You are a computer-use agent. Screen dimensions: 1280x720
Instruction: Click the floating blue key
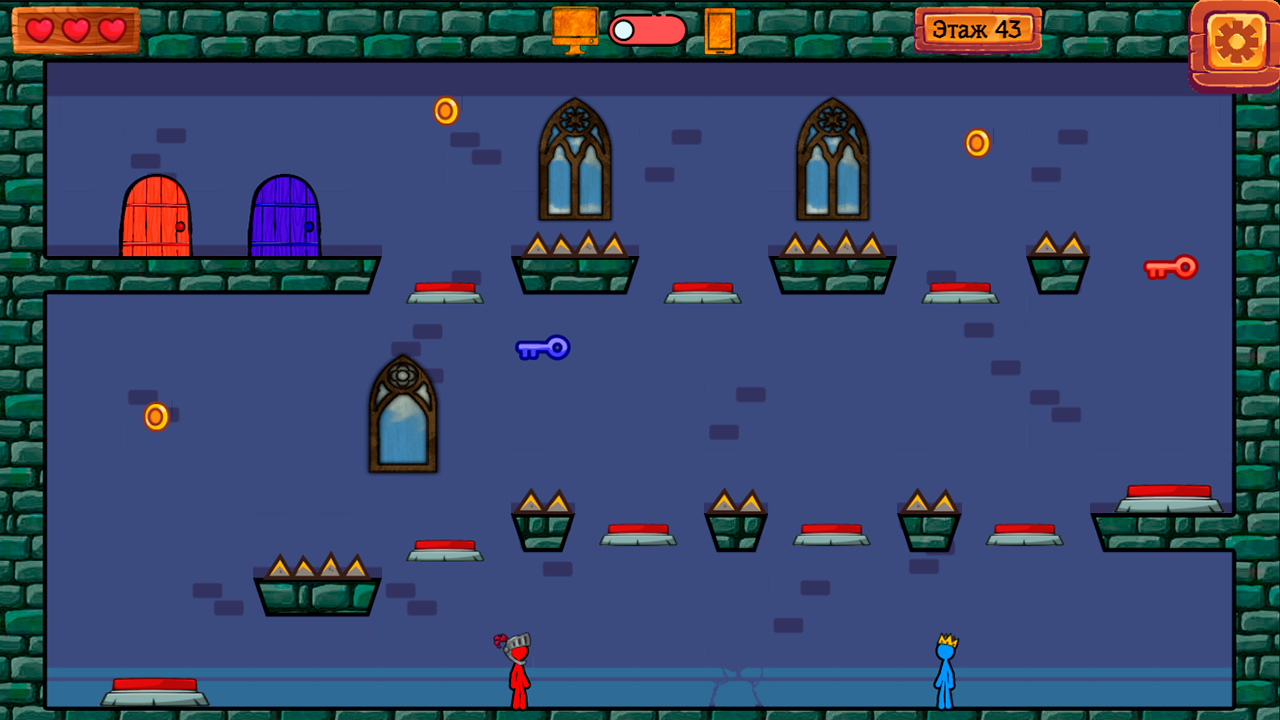click(x=543, y=349)
